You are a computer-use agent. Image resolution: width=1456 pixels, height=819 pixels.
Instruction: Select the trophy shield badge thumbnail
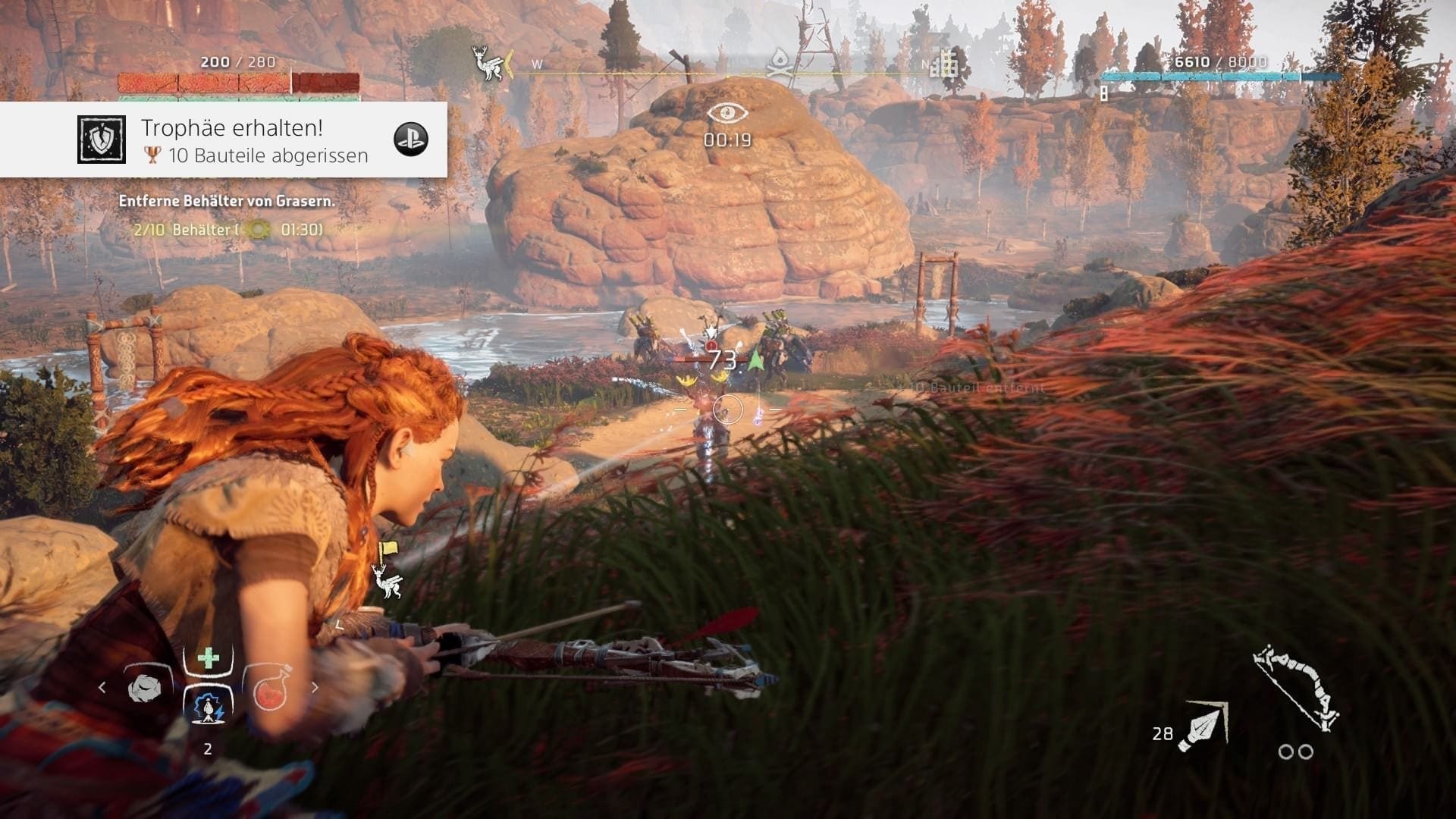pyautogui.click(x=102, y=140)
